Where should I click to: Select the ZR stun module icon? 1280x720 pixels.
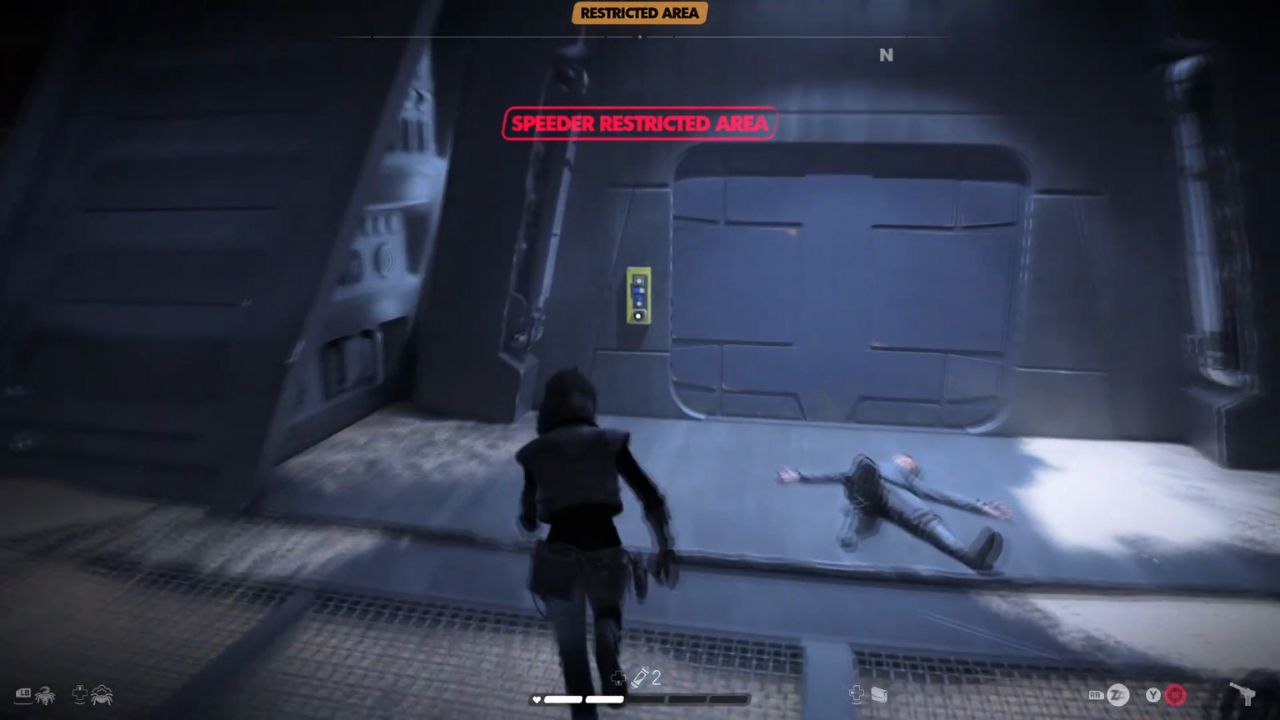[x=1119, y=694]
